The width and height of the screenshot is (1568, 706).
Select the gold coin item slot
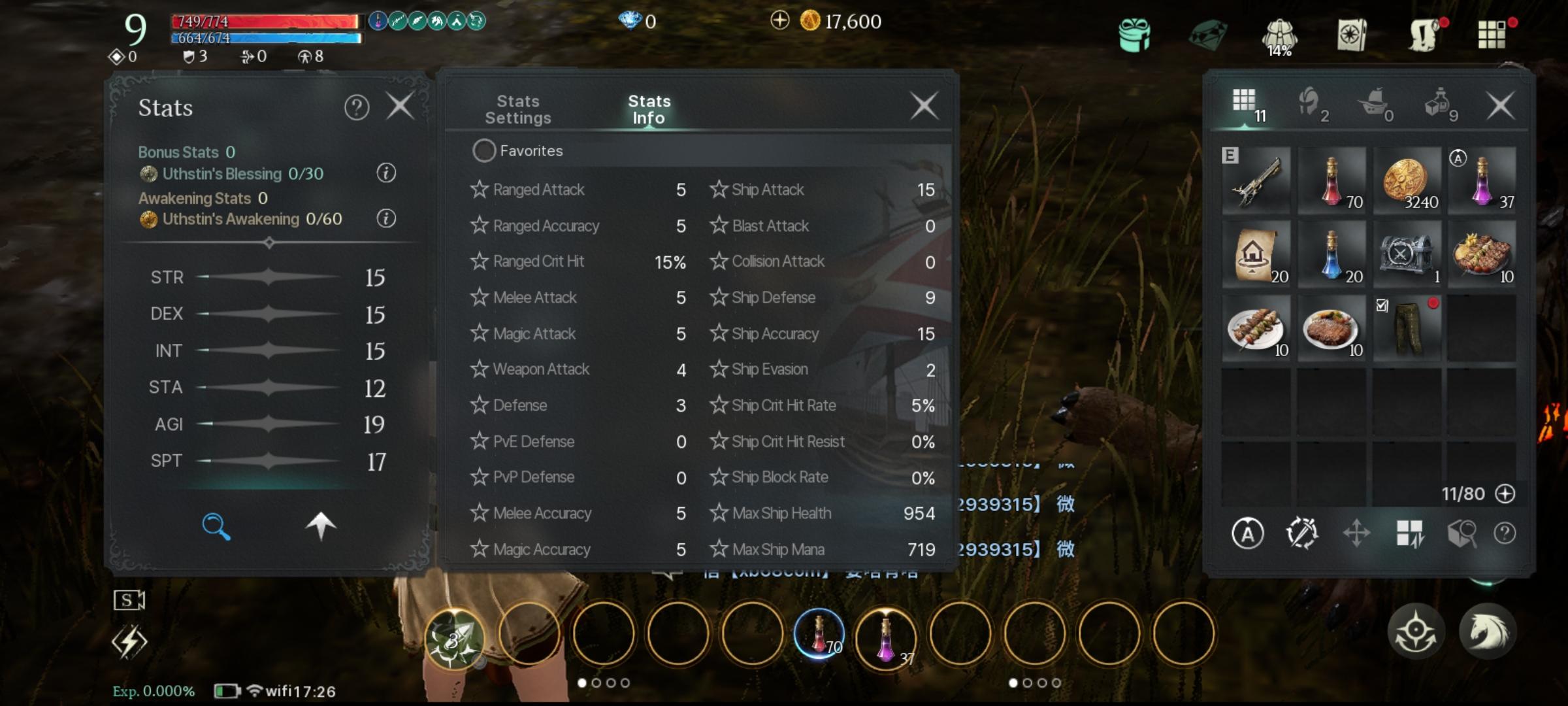pos(1407,180)
